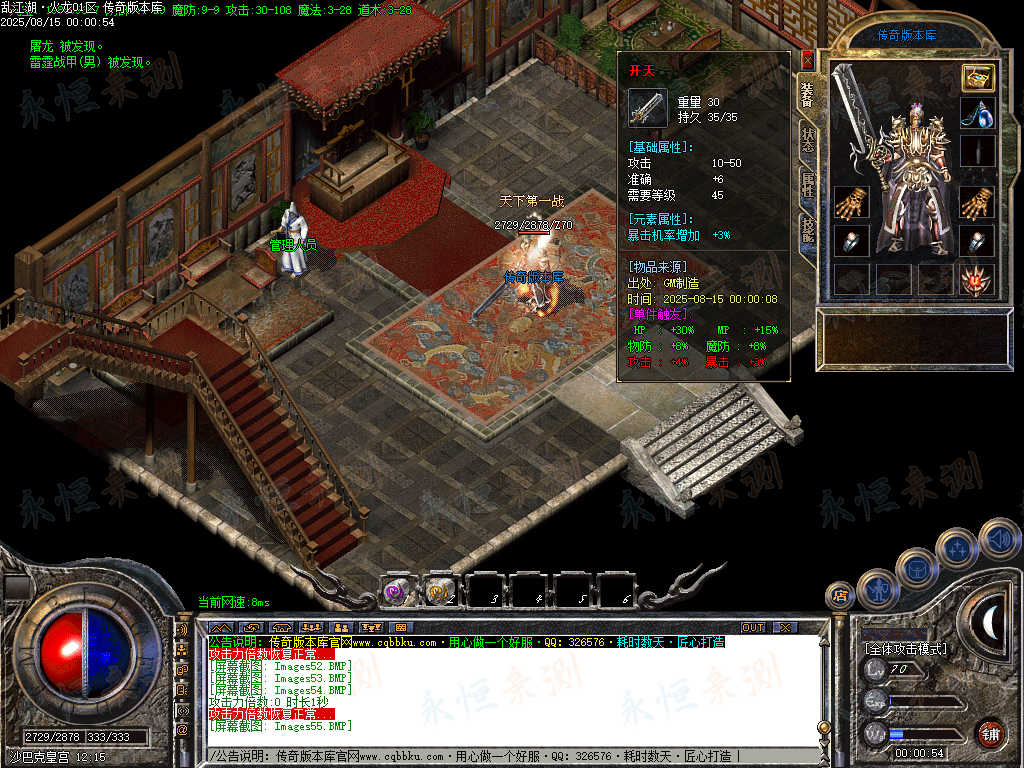Select the 装备 equipment tab
Image resolution: width=1024 pixels, height=768 pixels.
(808, 94)
